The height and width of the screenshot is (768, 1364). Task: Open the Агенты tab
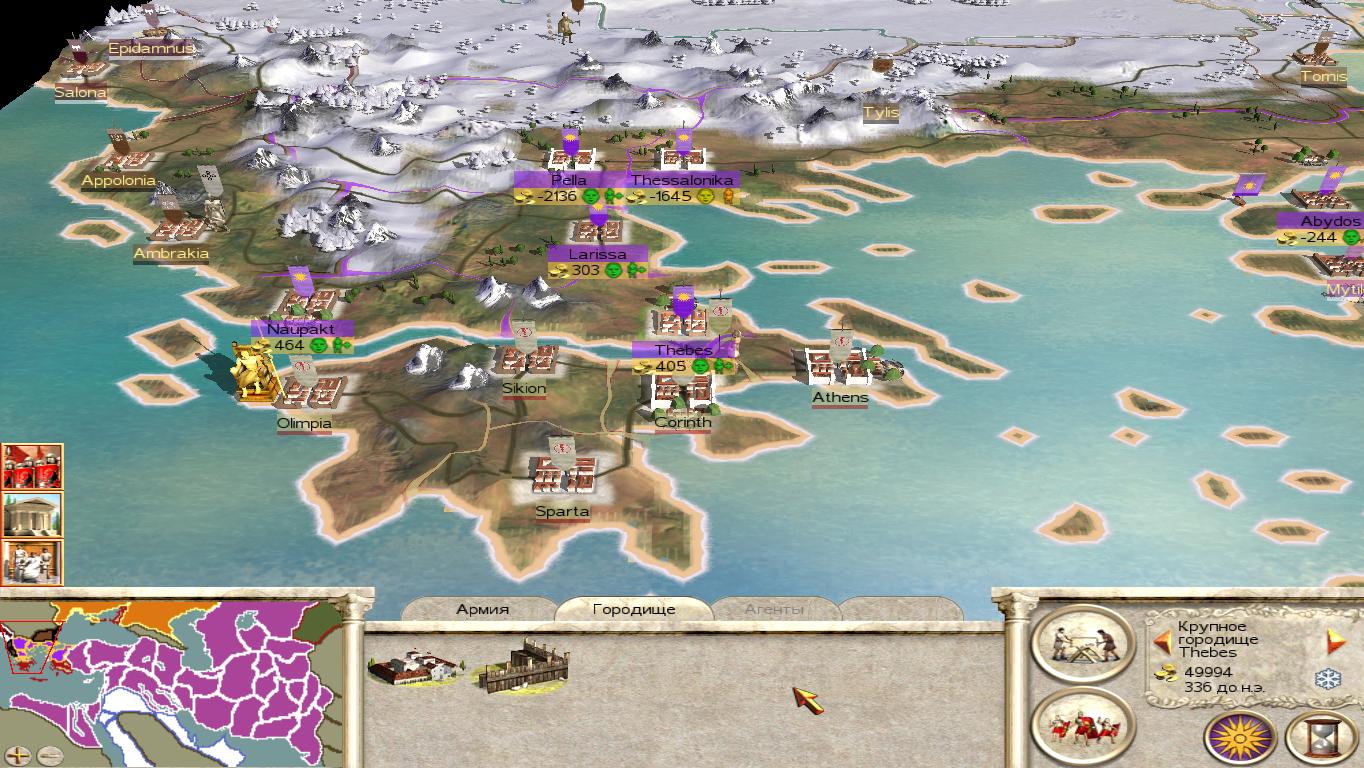click(774, 609)
